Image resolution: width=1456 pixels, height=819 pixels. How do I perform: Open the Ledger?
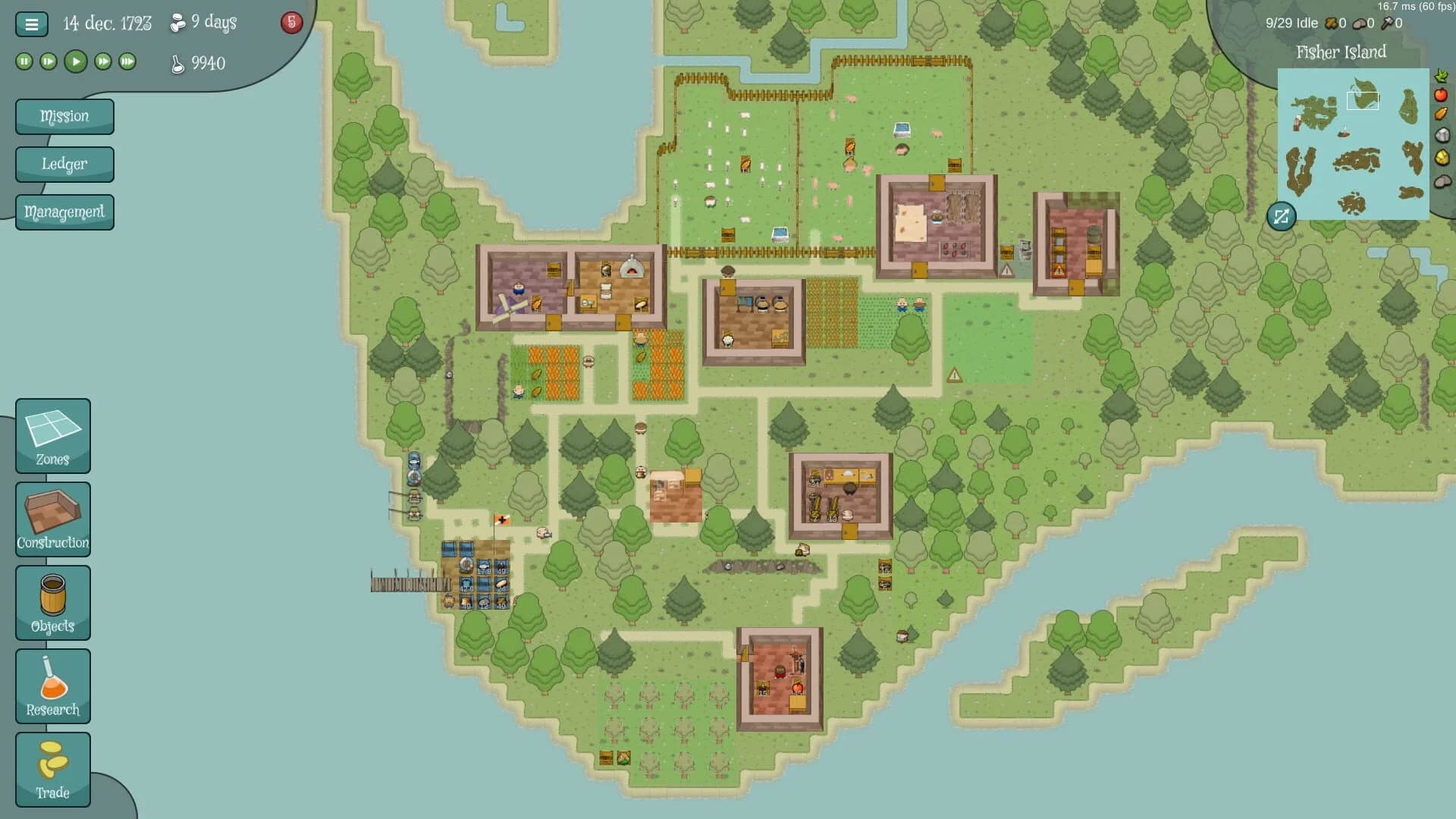pyautogui.click(x=64, y=164)
